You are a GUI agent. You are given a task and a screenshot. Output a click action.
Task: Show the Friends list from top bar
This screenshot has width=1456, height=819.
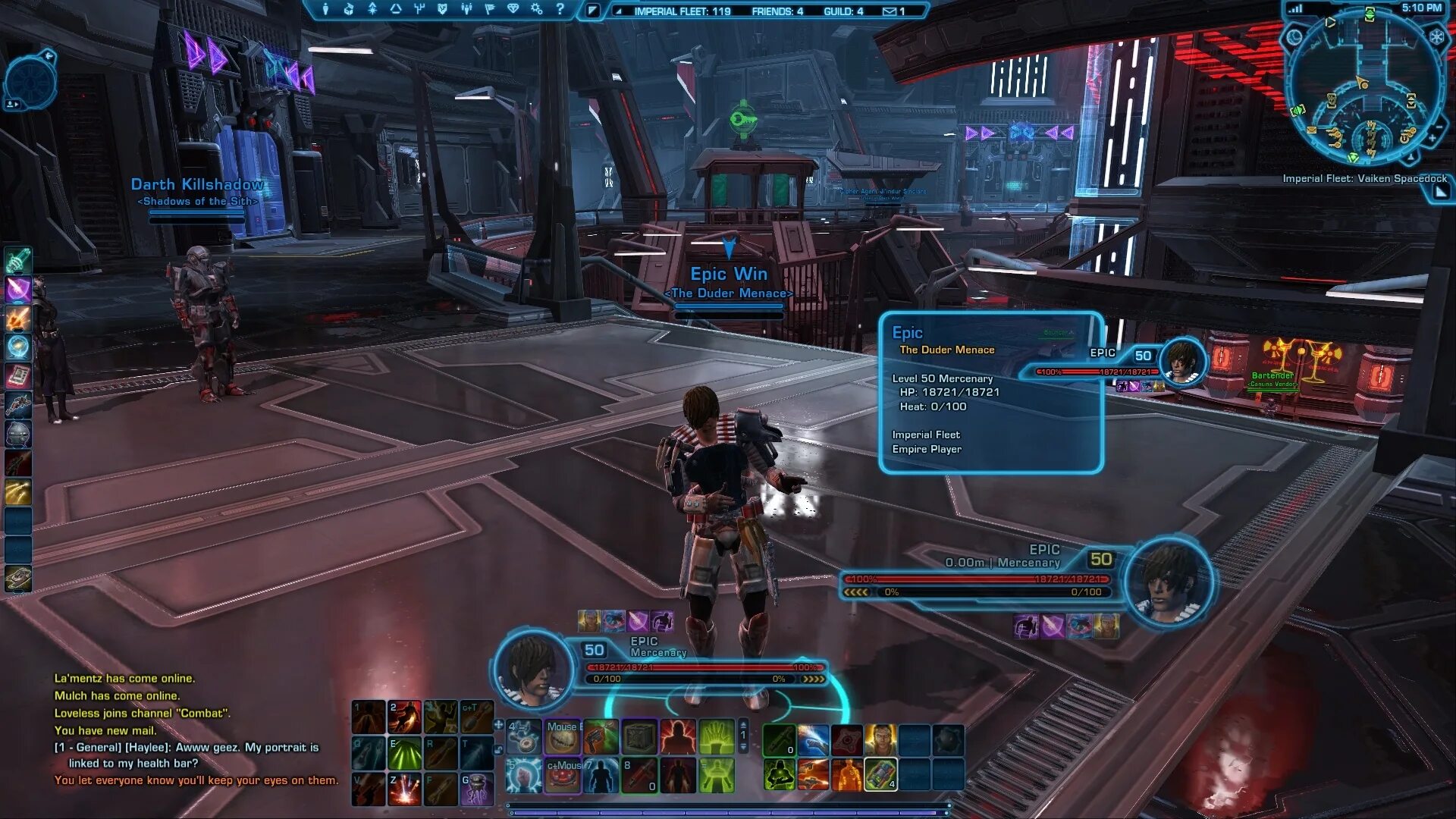(777, 11)
